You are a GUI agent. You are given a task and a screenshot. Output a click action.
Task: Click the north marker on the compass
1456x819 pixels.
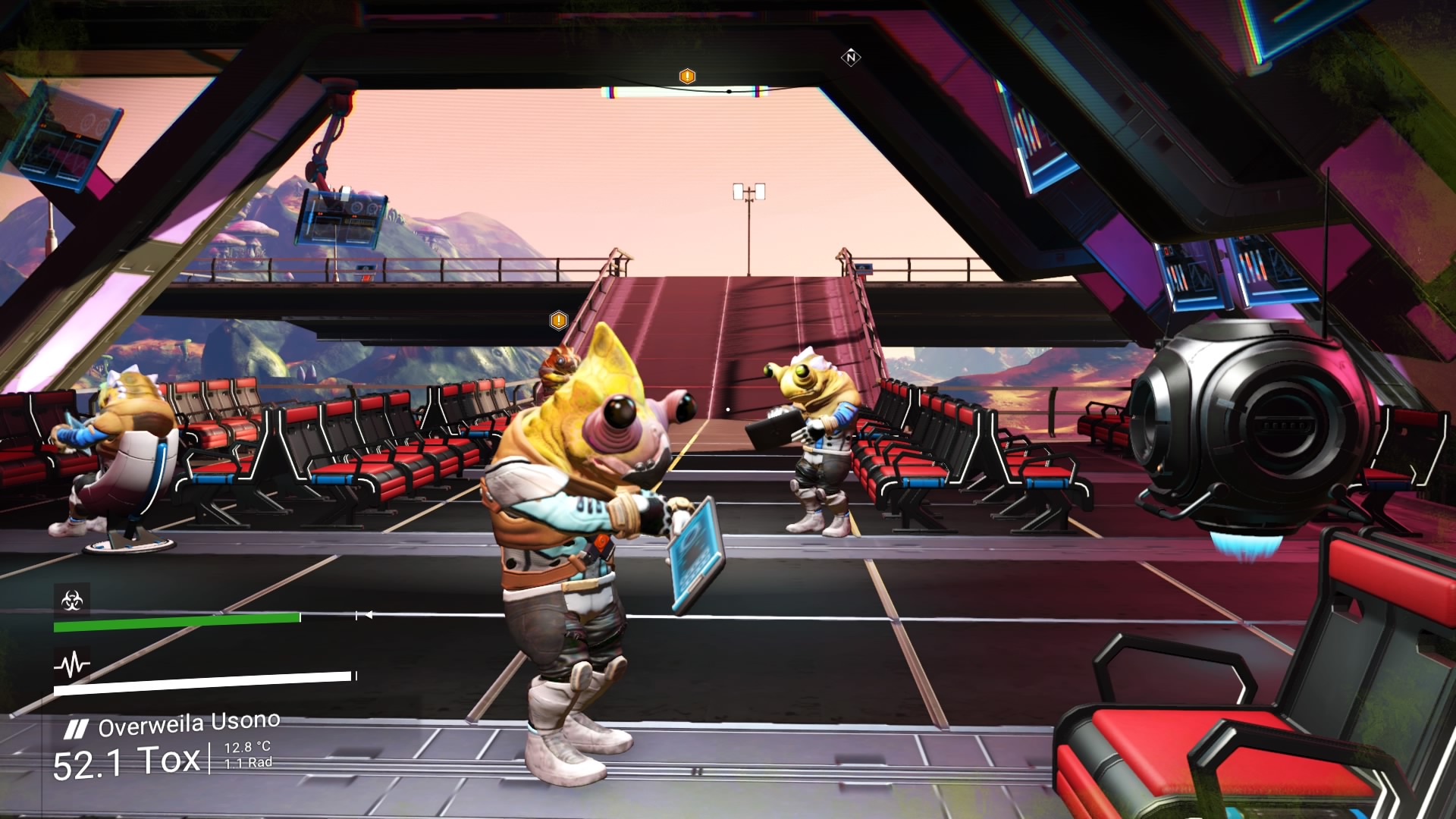point(851,57)
